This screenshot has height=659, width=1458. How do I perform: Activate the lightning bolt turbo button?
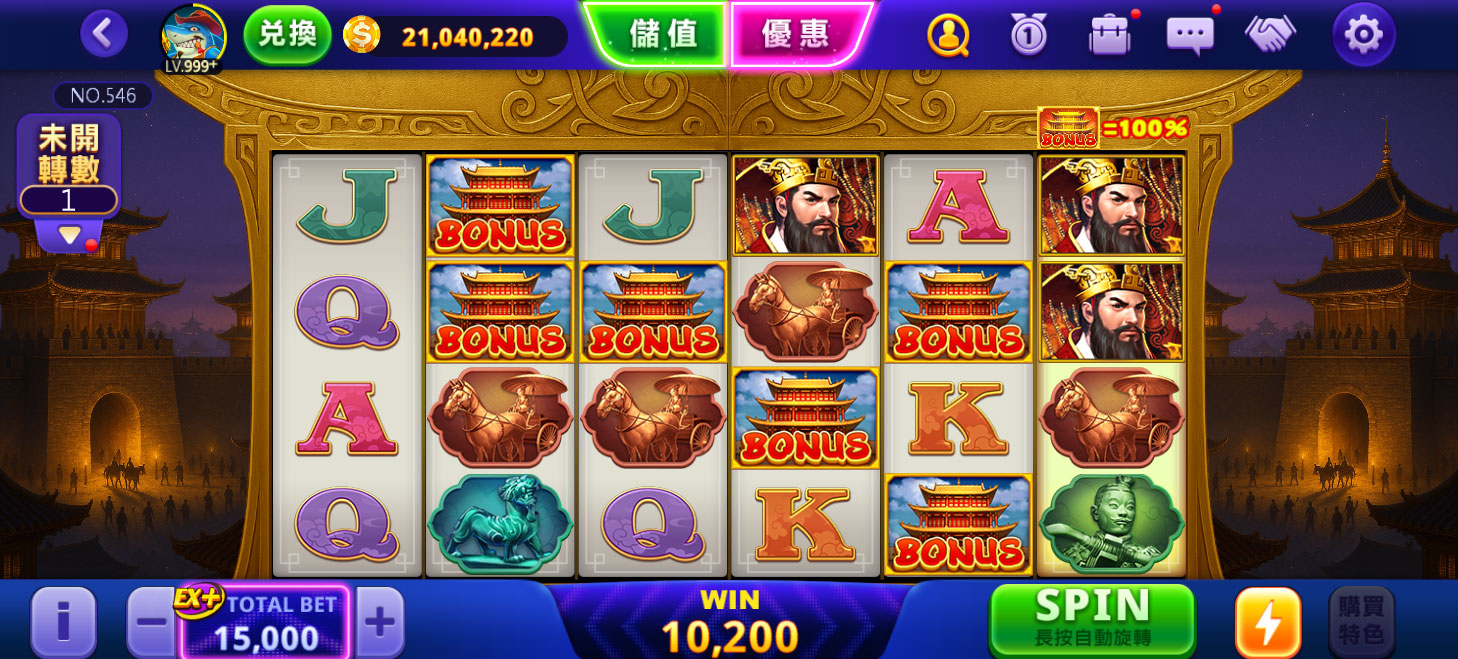pos(1268,622)
